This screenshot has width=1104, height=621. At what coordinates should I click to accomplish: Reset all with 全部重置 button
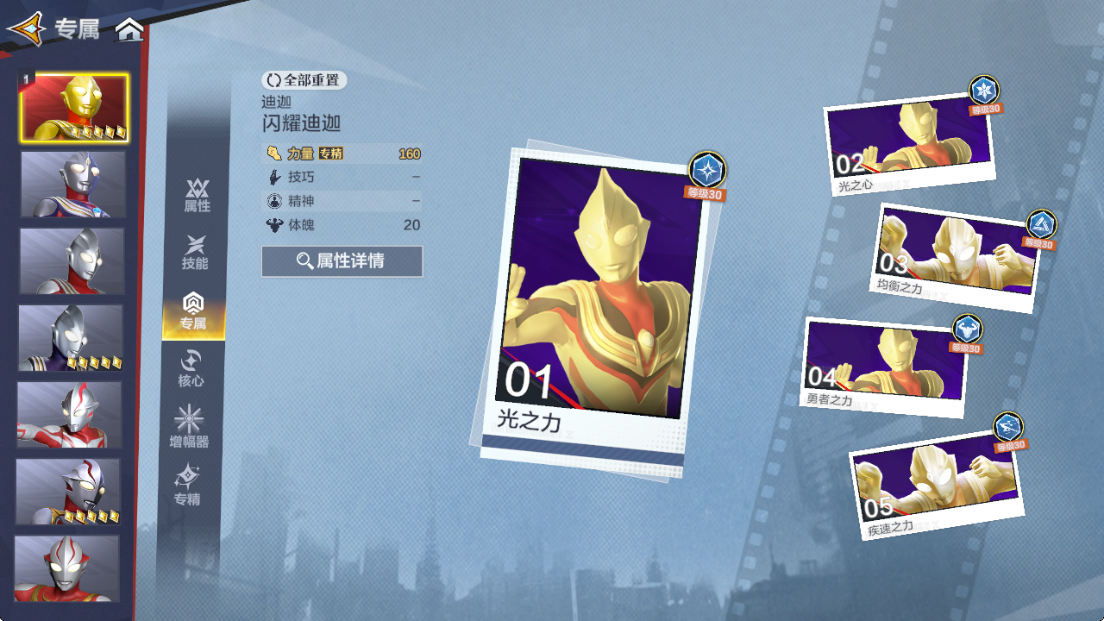click(304, 79)
